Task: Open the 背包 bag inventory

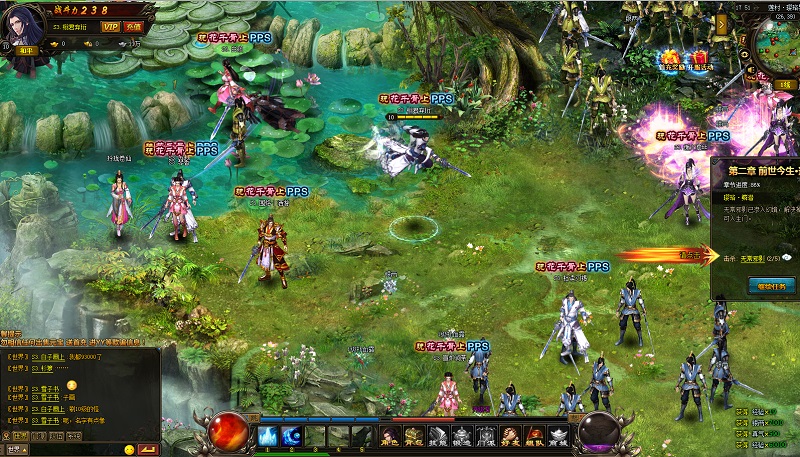Action: click(414, 436)
